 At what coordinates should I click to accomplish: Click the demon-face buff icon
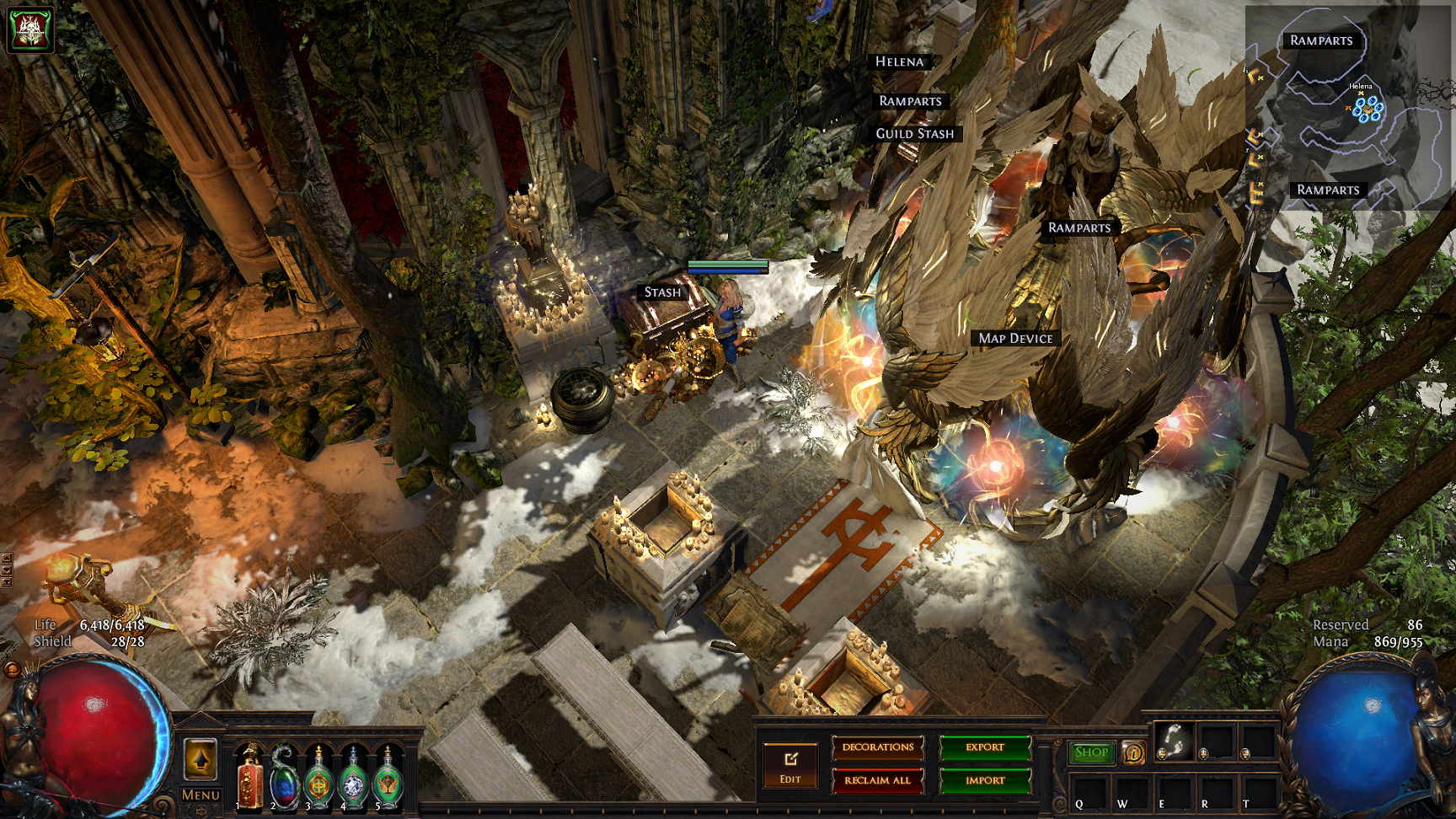click(30, 29)
